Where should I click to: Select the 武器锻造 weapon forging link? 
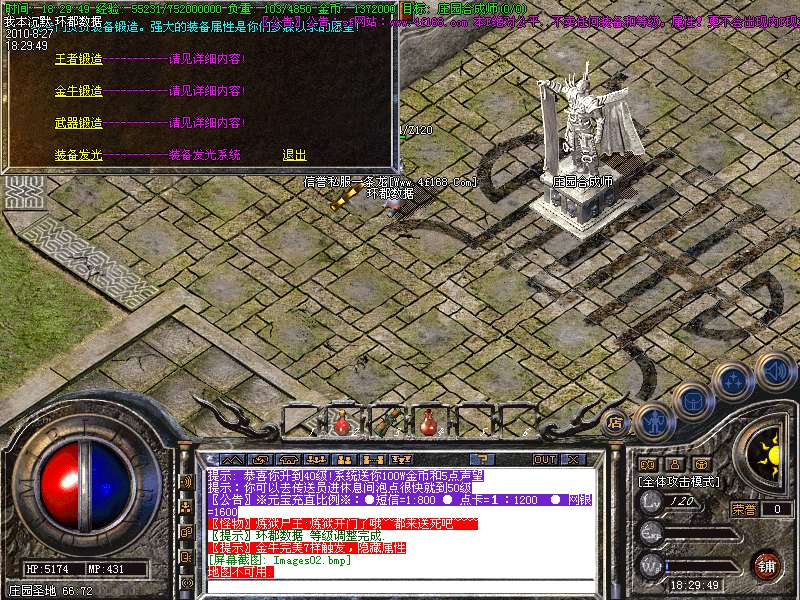[x=78, y=123]
